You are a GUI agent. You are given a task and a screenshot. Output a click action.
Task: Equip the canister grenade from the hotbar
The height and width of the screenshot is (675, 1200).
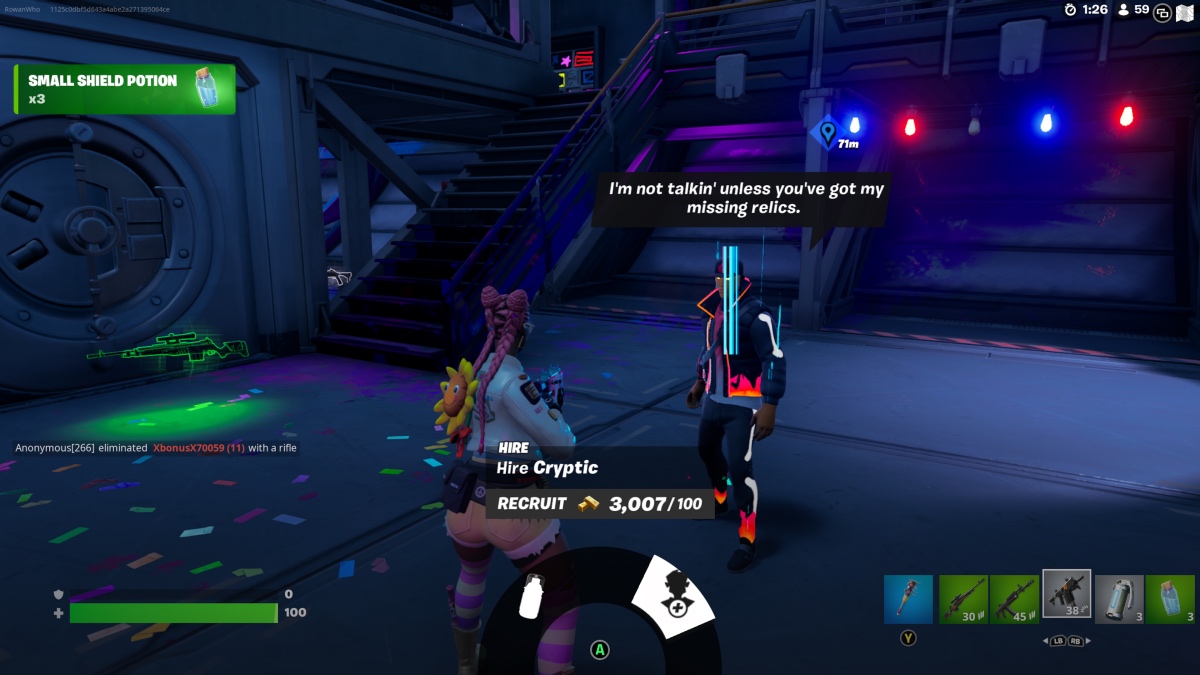[1119, 599]
